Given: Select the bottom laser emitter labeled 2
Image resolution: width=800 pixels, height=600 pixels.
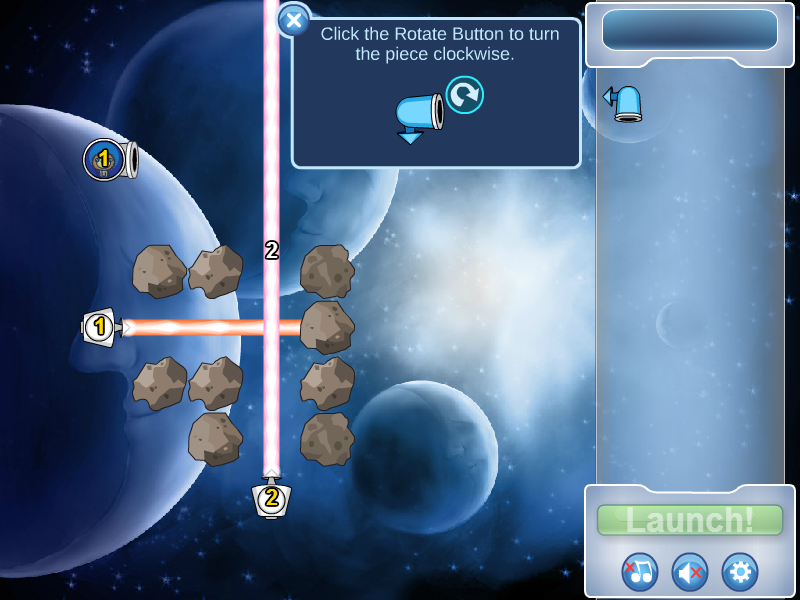Looking at the screenshot, I should tap(271, 497).
